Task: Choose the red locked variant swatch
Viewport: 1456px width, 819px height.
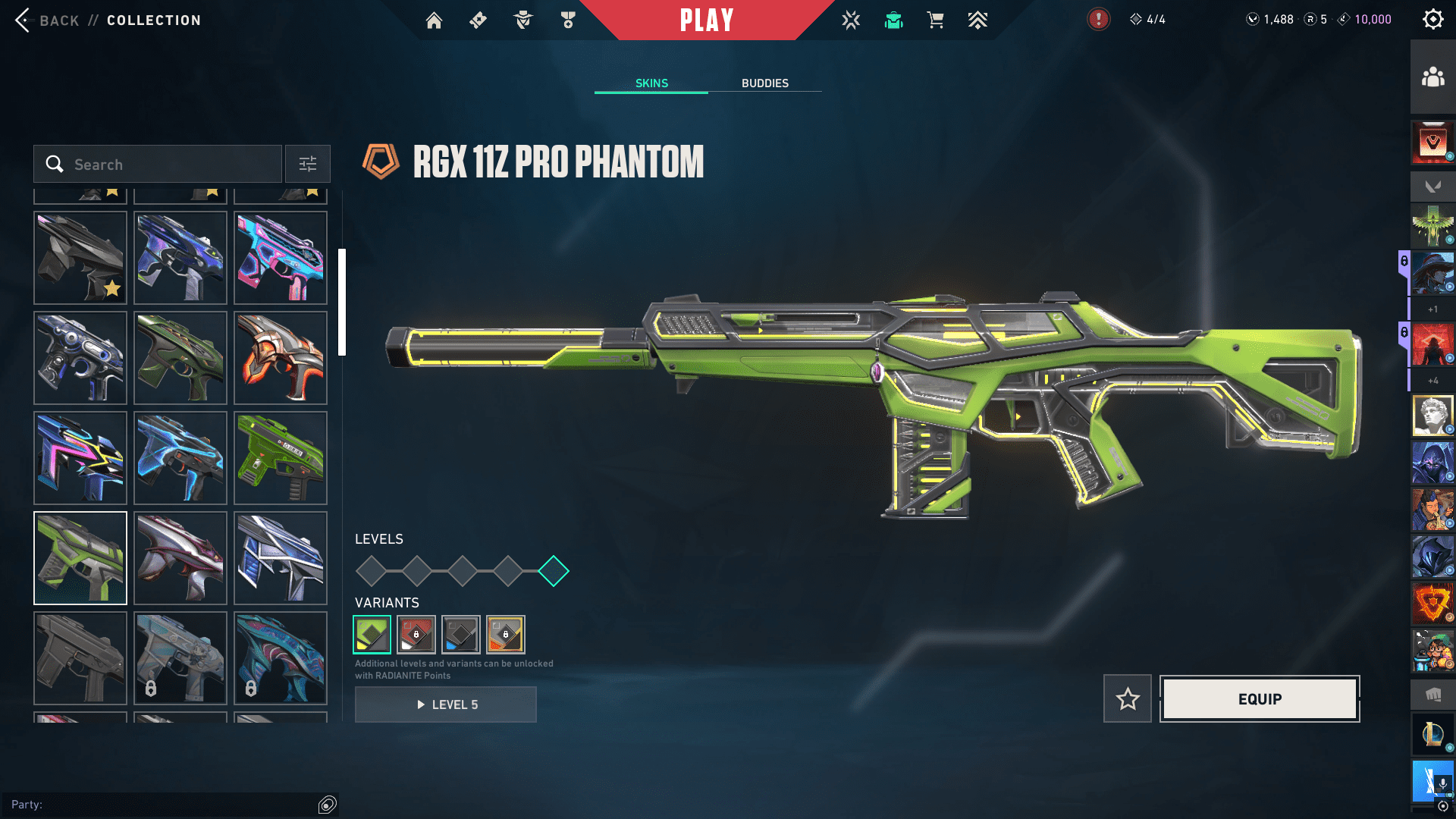Action: coord(416,635)
